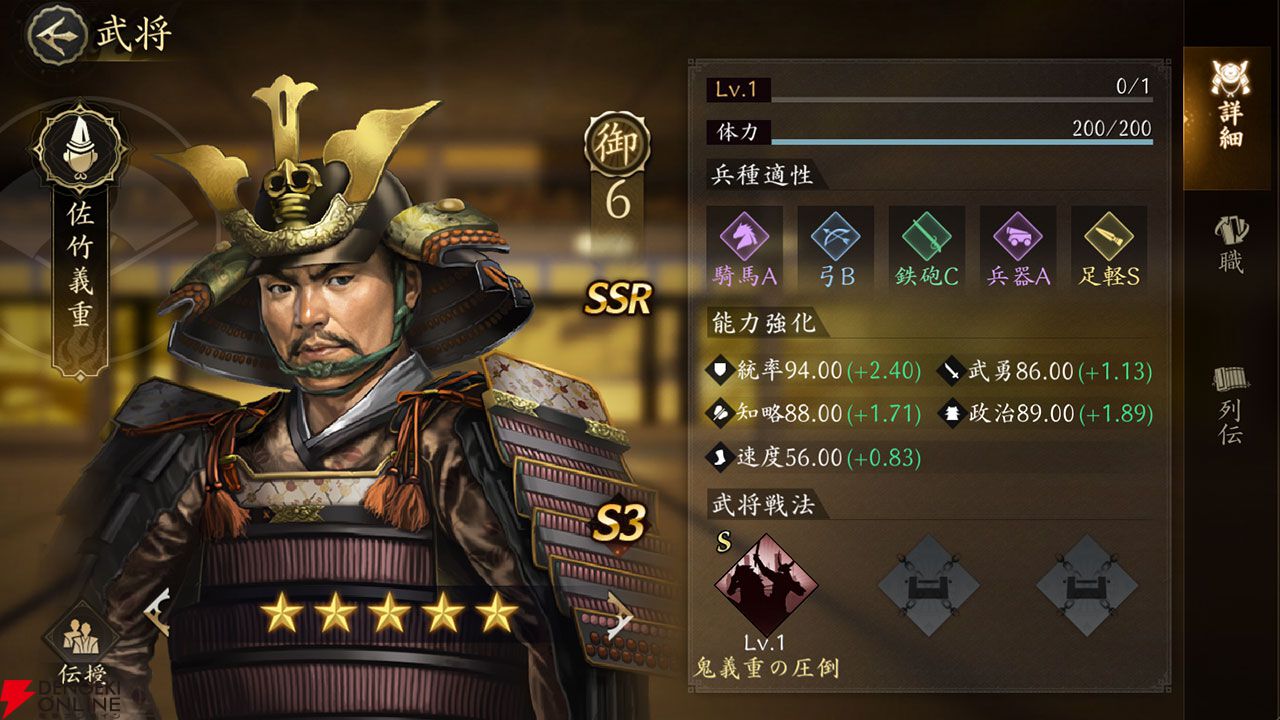Go back using the arrow button

[x=55, y=33]
